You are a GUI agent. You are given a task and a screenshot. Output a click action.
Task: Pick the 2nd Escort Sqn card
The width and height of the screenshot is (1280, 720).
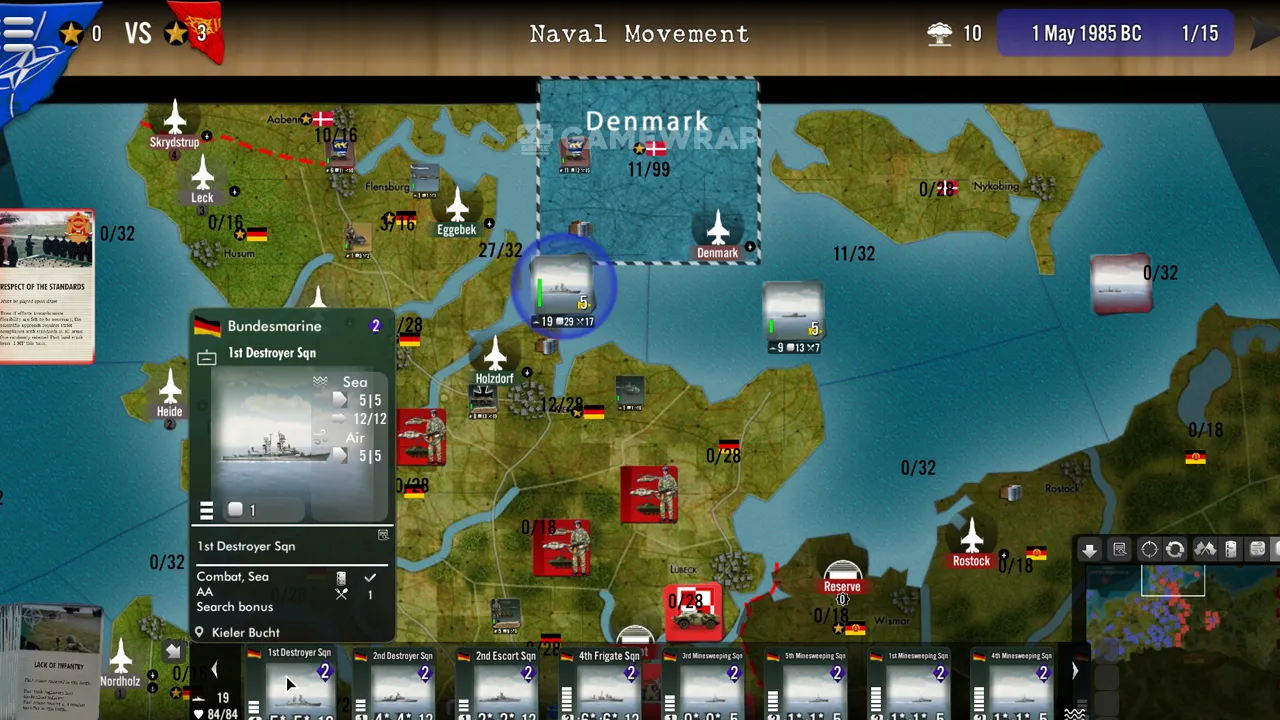(x=505, y=684)
